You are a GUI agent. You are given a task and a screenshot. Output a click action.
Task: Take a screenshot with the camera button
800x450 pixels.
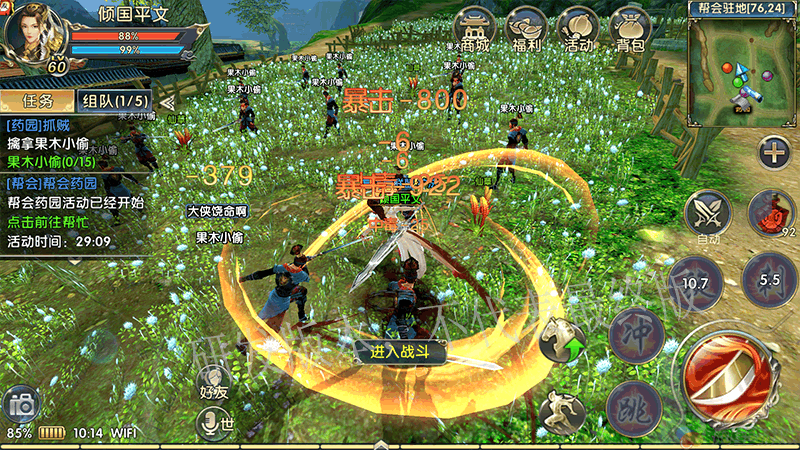(x=22, y=404)
